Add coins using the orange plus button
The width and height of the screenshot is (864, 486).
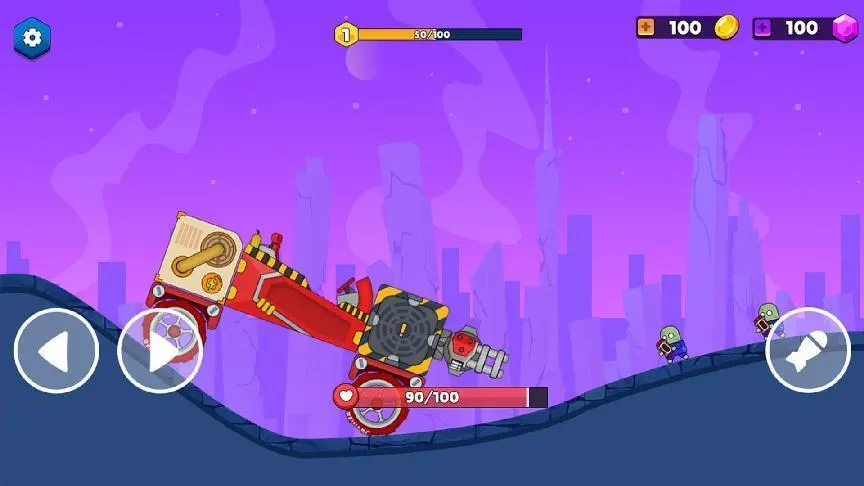(x=646, y=28)
